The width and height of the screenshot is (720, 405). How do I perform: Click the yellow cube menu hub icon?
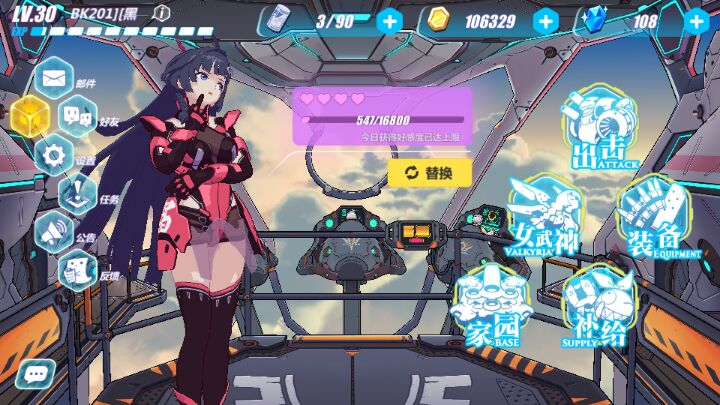pyautogui.click(x=28, y=117)
